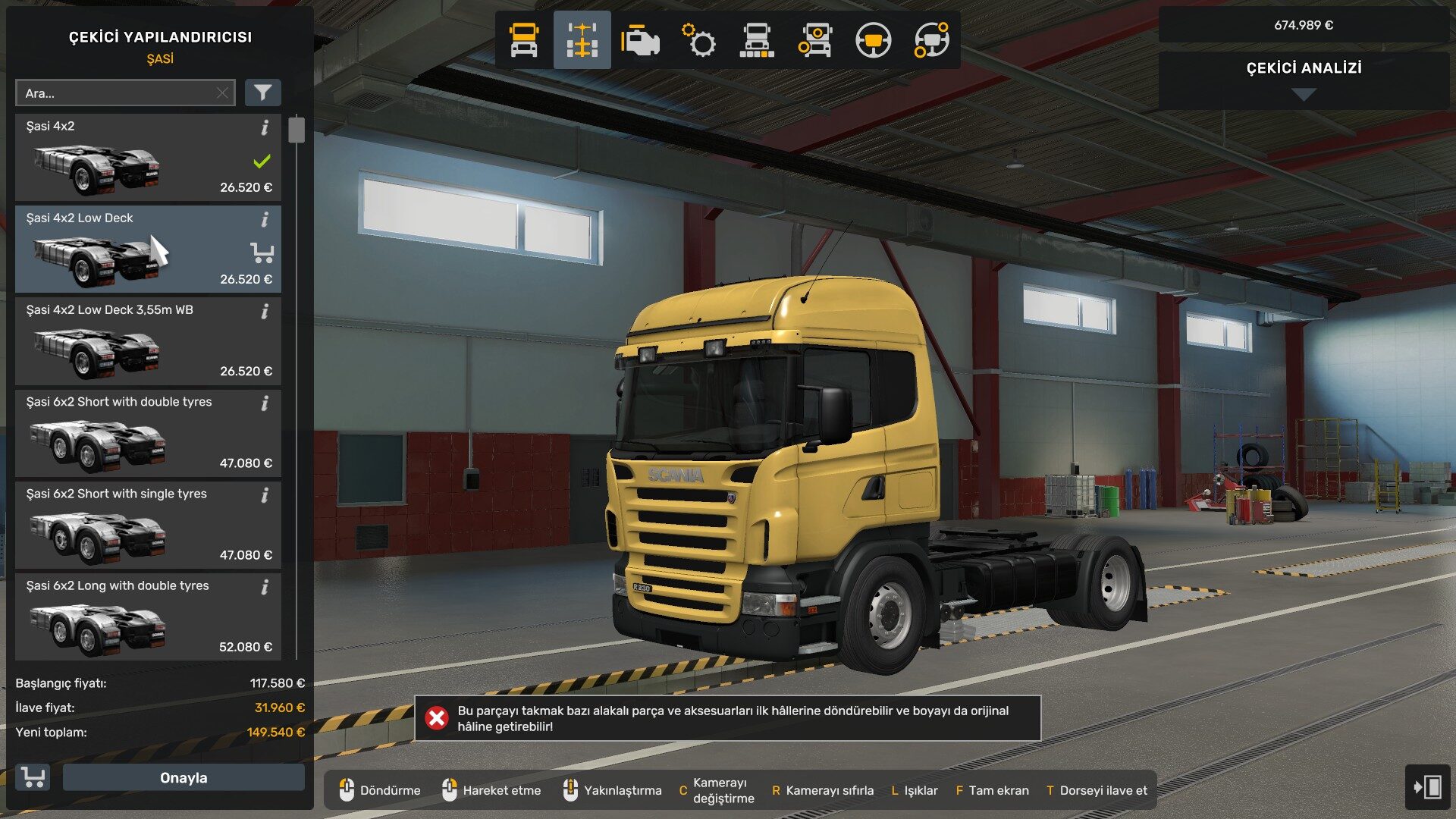
Task: Switch to the truck cabin tab
Action: (x=524, y=40)
